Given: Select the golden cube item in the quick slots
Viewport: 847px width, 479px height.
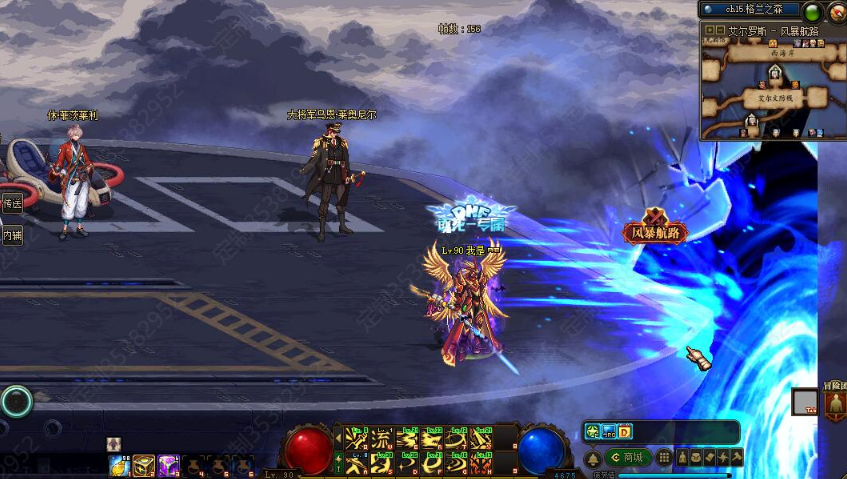Looking at the screenshot, I should tap(144, 465).
